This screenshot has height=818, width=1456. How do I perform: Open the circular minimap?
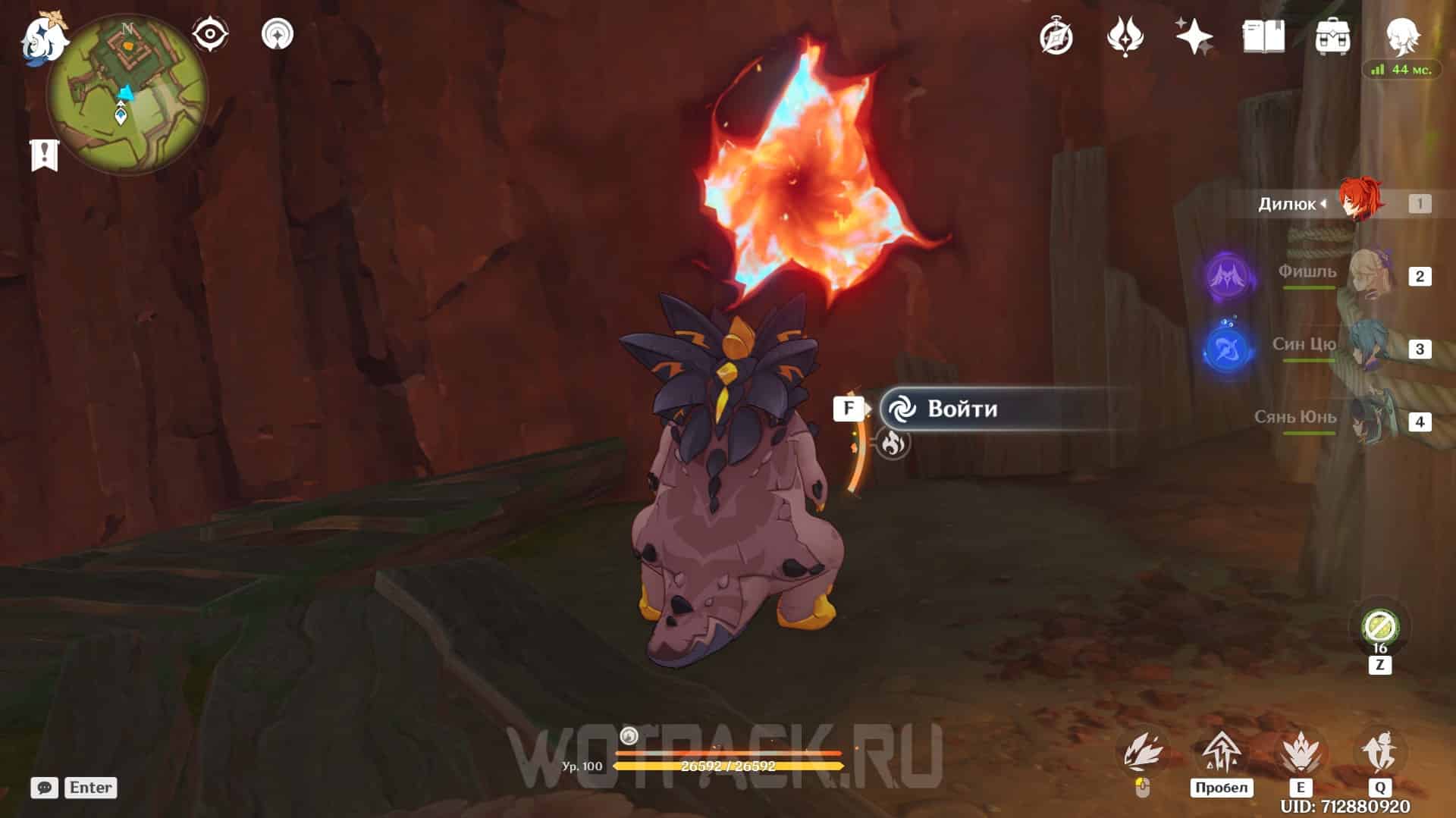127,95
